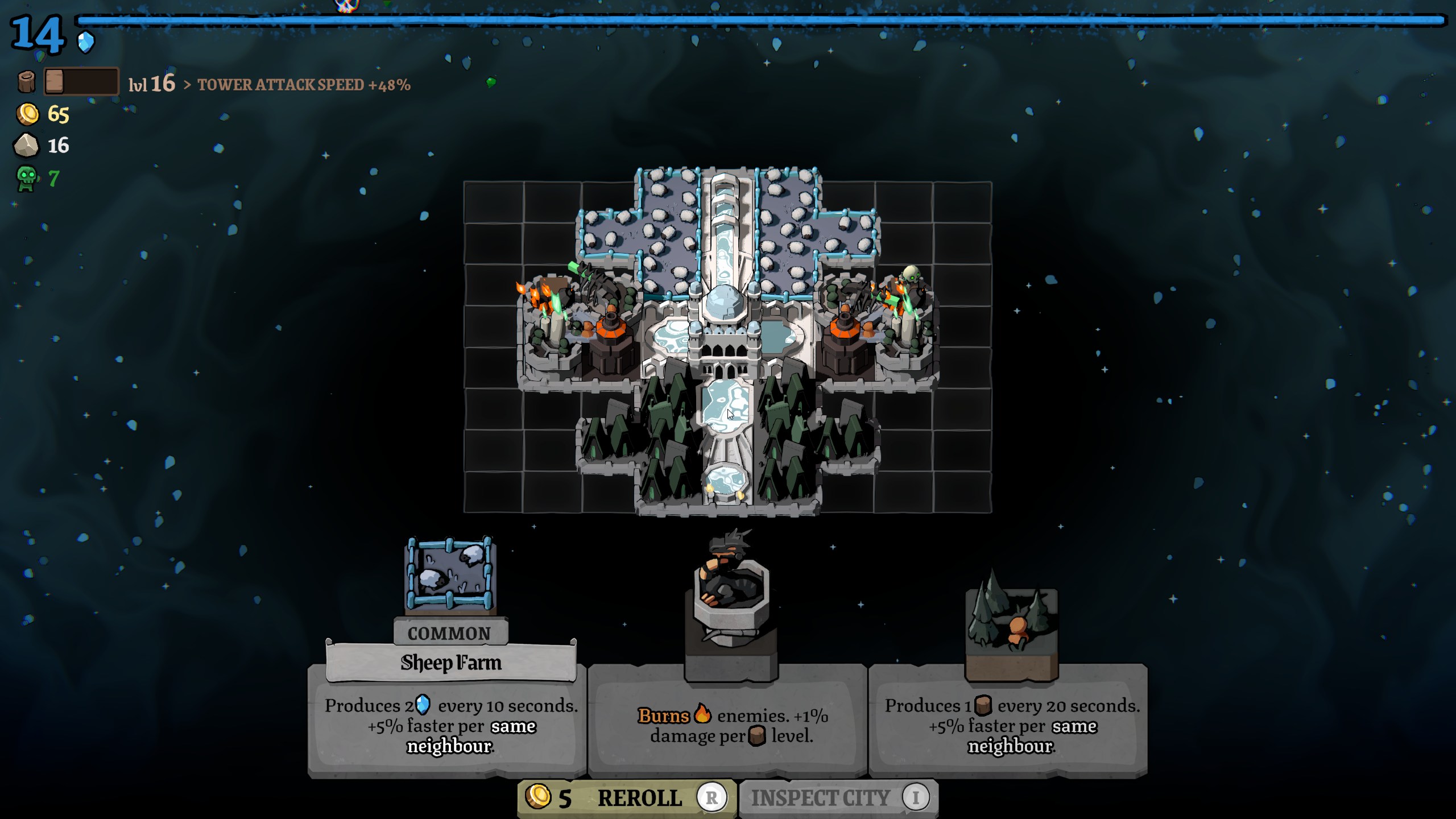This screenshot has width=1456, height=819.
Task: Open the Inspect City view
Action: (x=838, y=798)
